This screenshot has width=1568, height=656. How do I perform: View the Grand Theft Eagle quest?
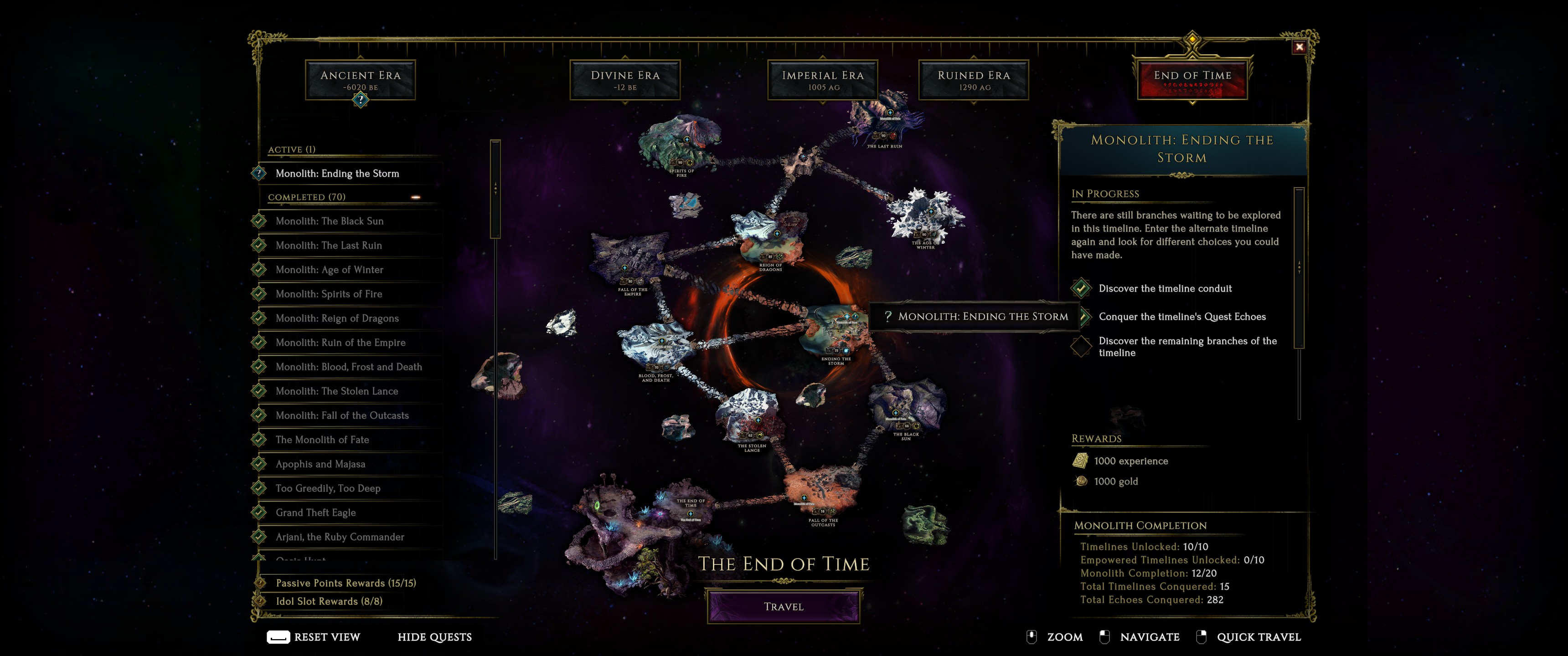click(315, 512)
